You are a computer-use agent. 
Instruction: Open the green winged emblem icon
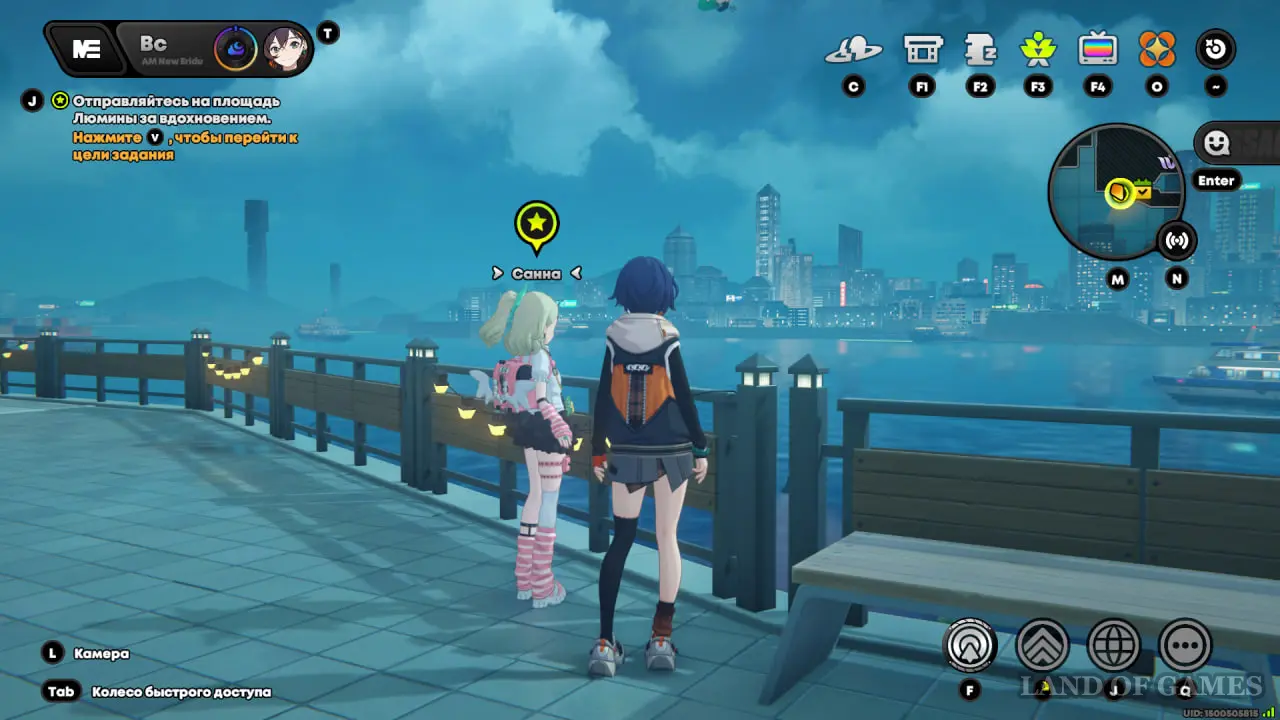click(x=1038, y=49)
